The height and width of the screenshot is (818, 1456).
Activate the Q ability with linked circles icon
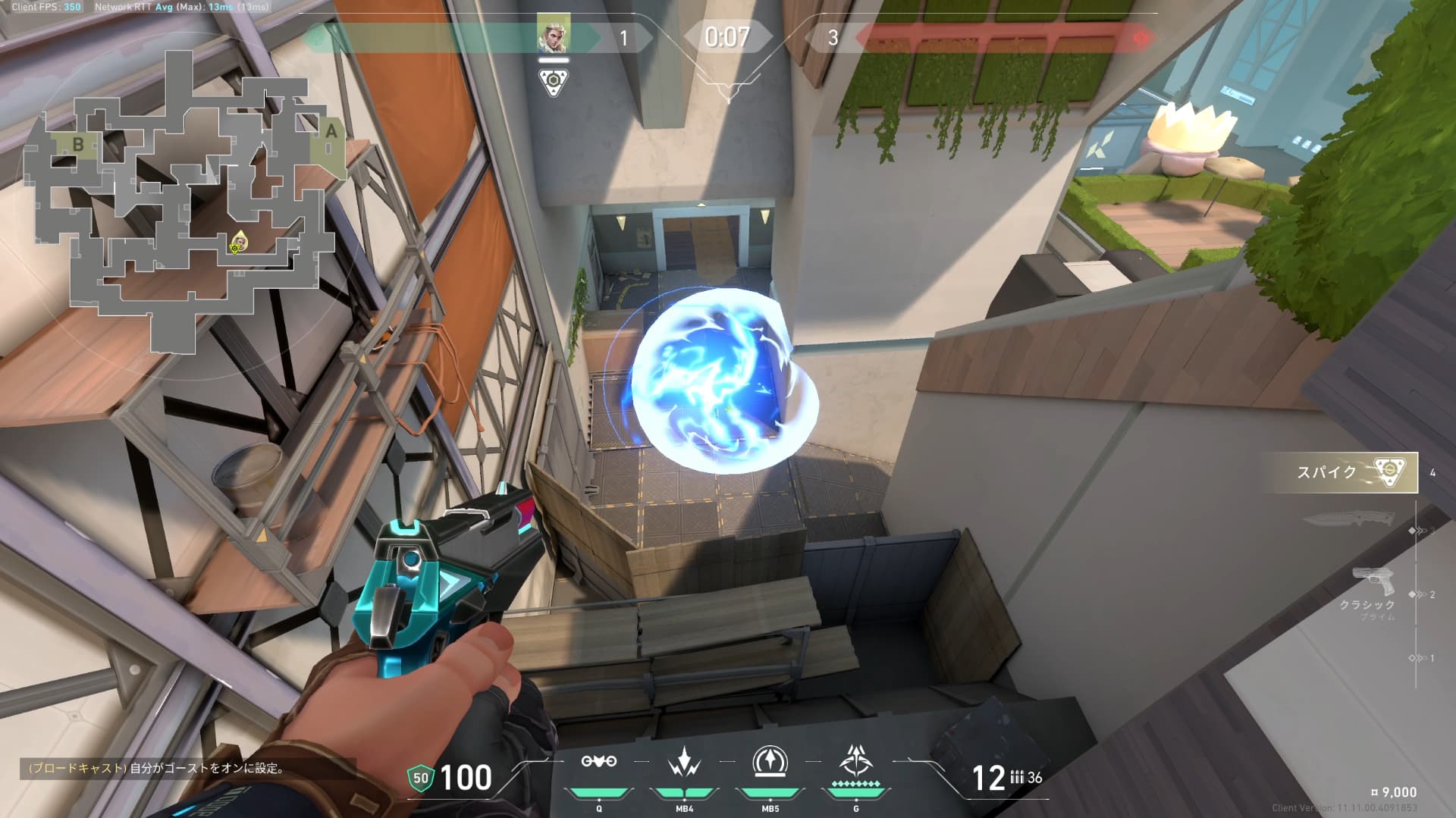[x=598, y=762]
